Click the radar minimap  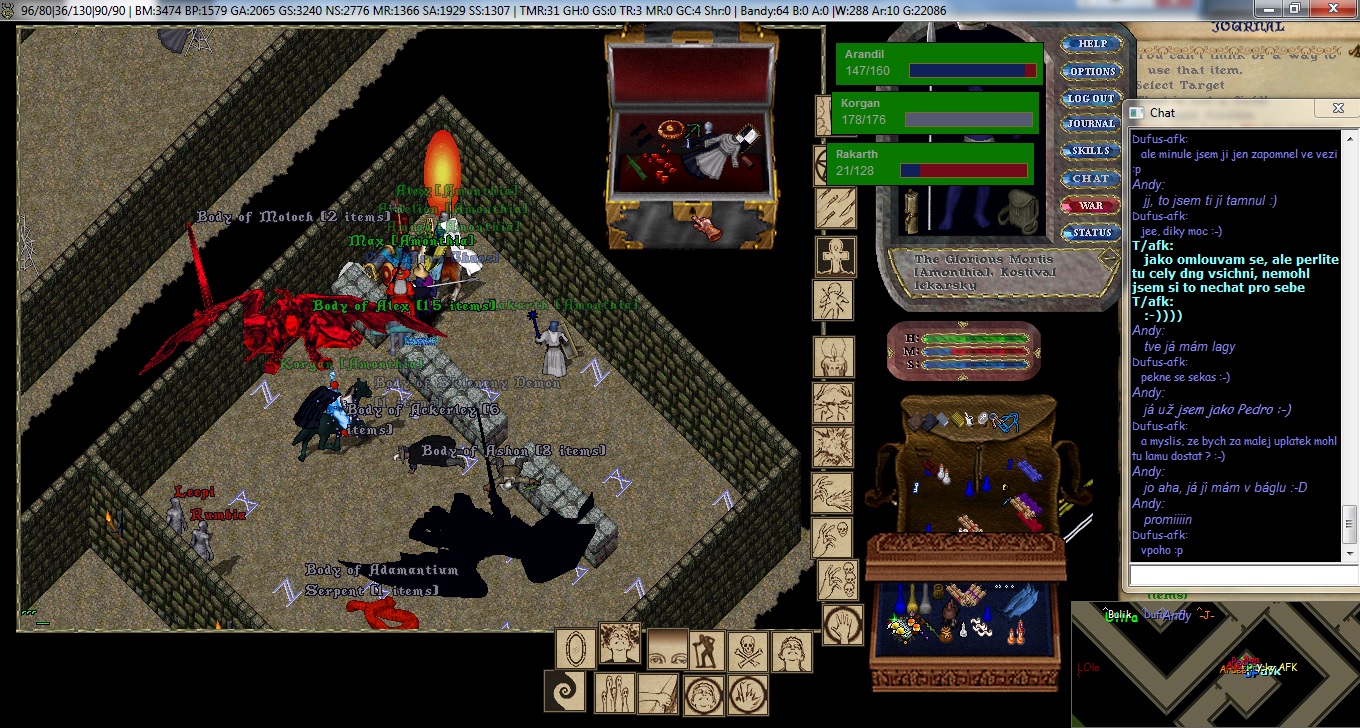(x=1215, y=663)
